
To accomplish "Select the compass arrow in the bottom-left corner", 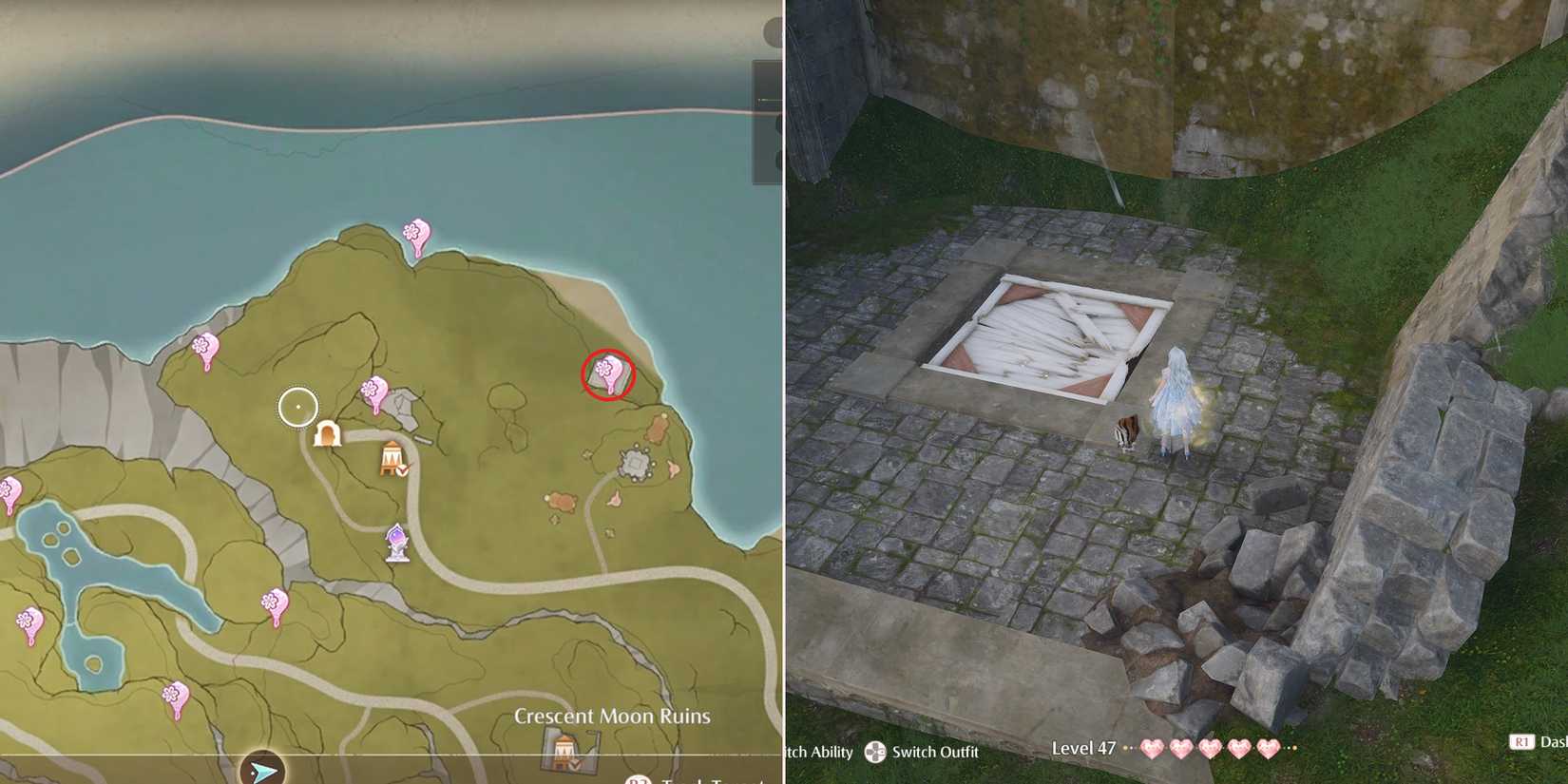I will [x=264, y=770].
